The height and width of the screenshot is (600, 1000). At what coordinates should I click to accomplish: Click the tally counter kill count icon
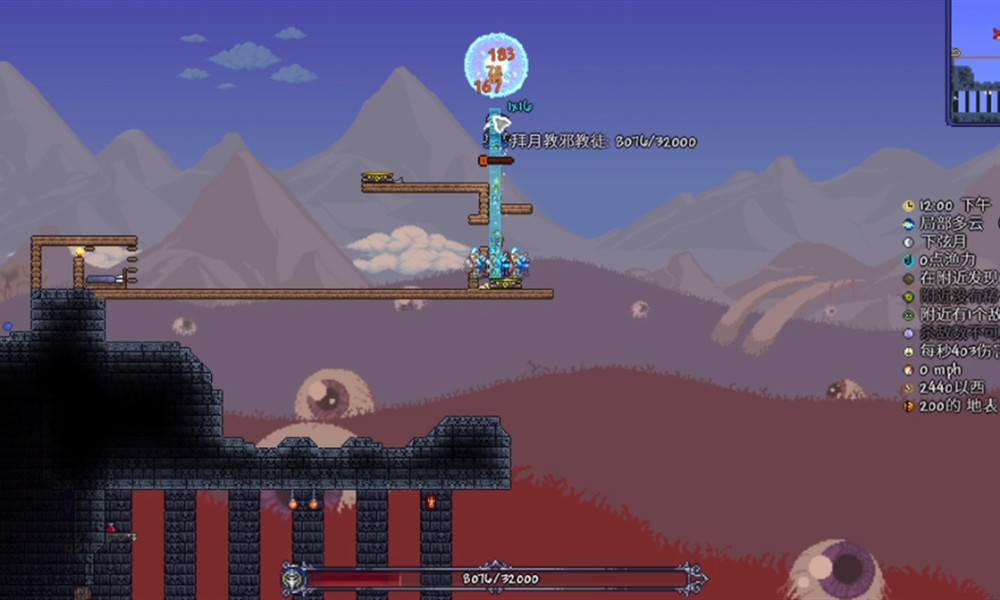pyautogui.click(x=909, y=333)
